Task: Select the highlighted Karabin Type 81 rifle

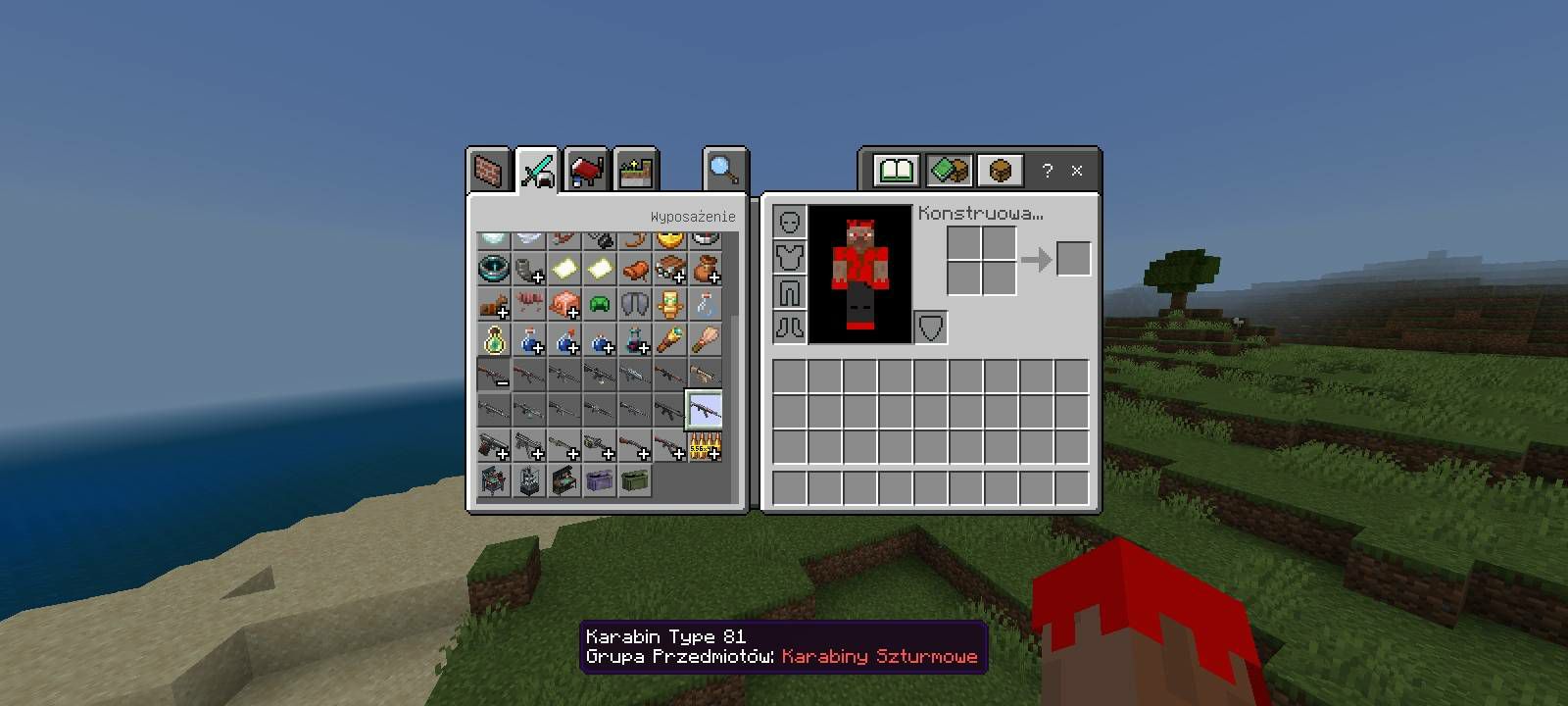Action: [x=705, y=409]
